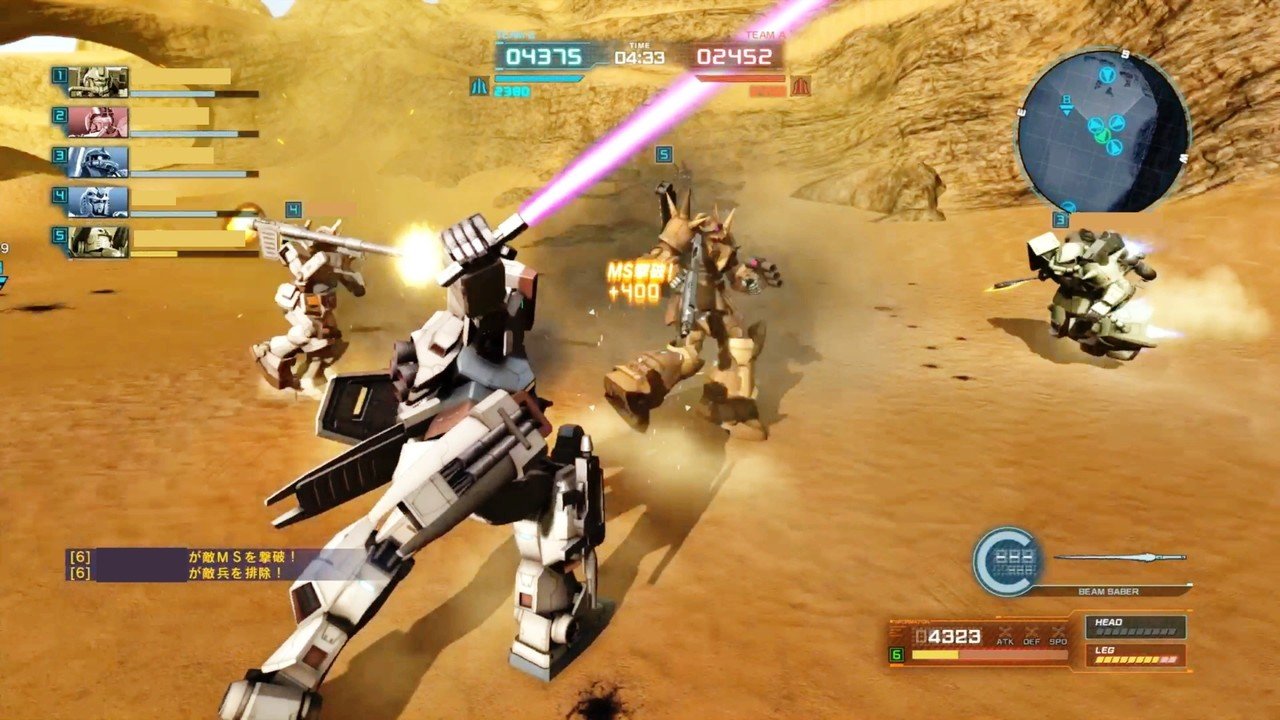Click the circular gauge beside Beam Saber
Viewport: 1280px width, 720px height.
1008,562
